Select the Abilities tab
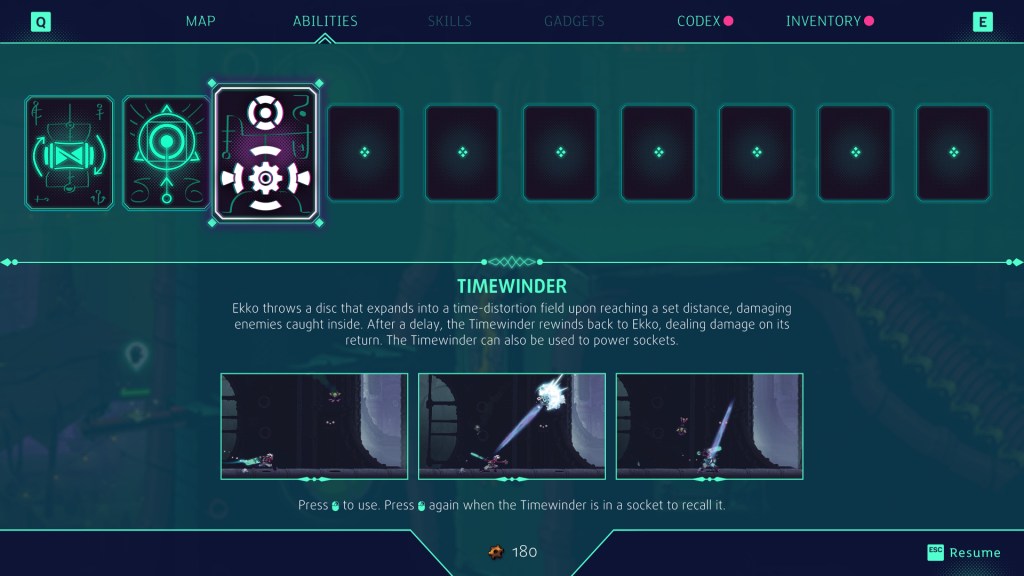The height and width of the screenshot is (576, 1024). (x=325, y=21)
